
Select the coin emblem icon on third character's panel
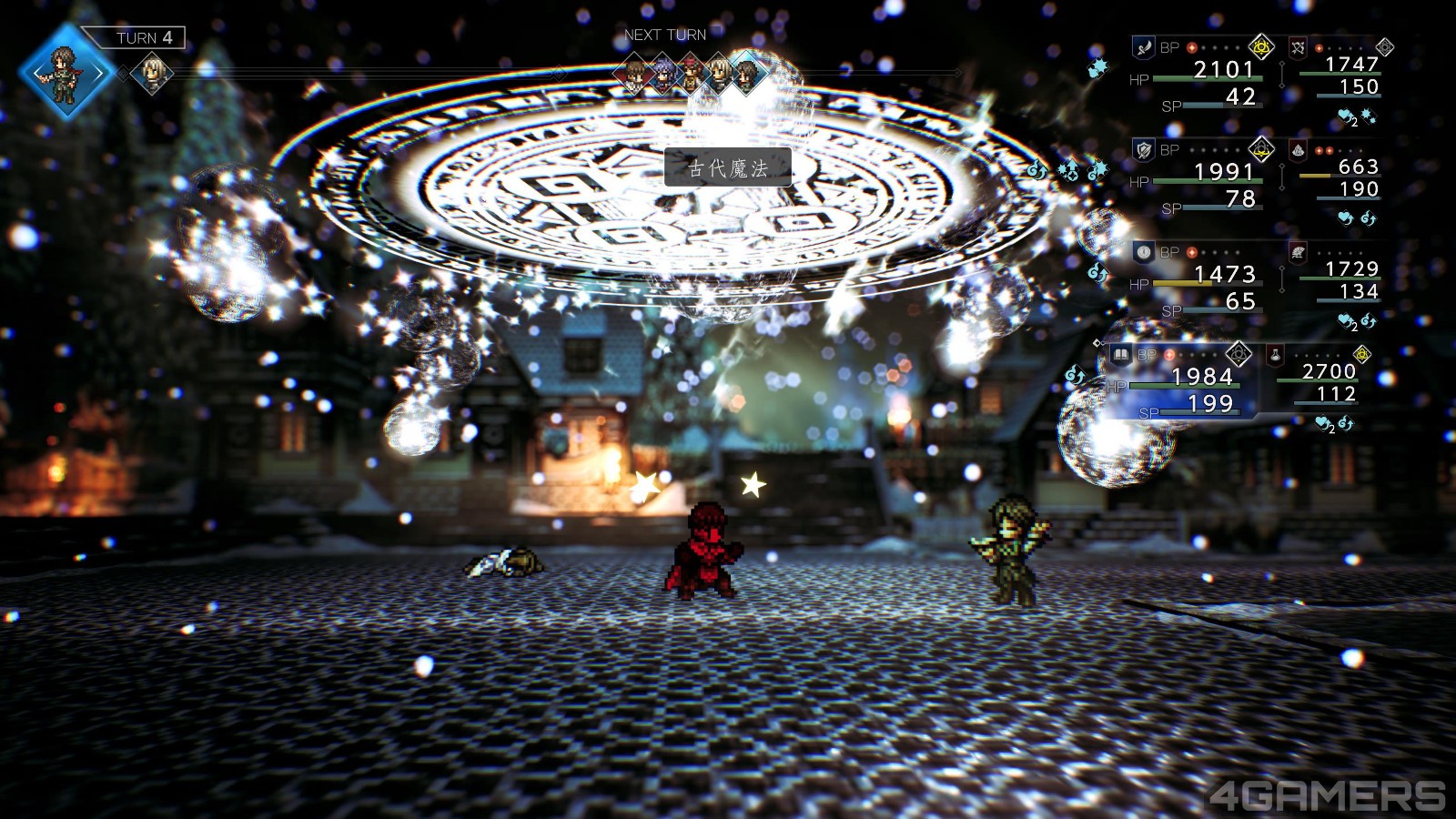pyautogui.click(x=1142, y=251)
